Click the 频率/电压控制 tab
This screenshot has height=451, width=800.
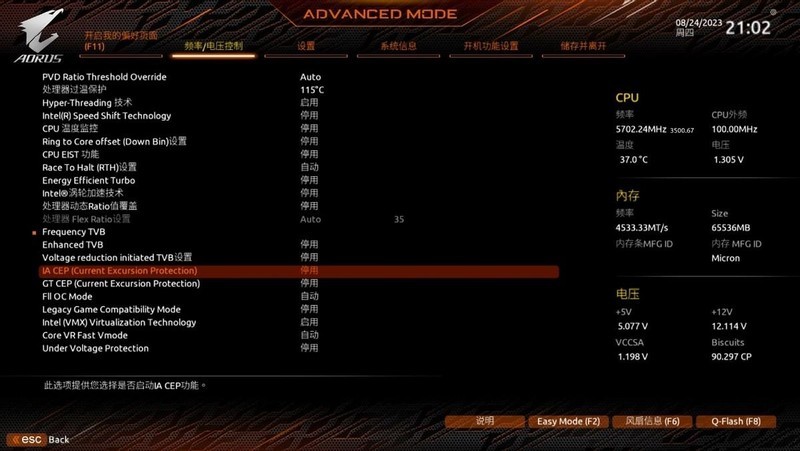pos(213,46)
